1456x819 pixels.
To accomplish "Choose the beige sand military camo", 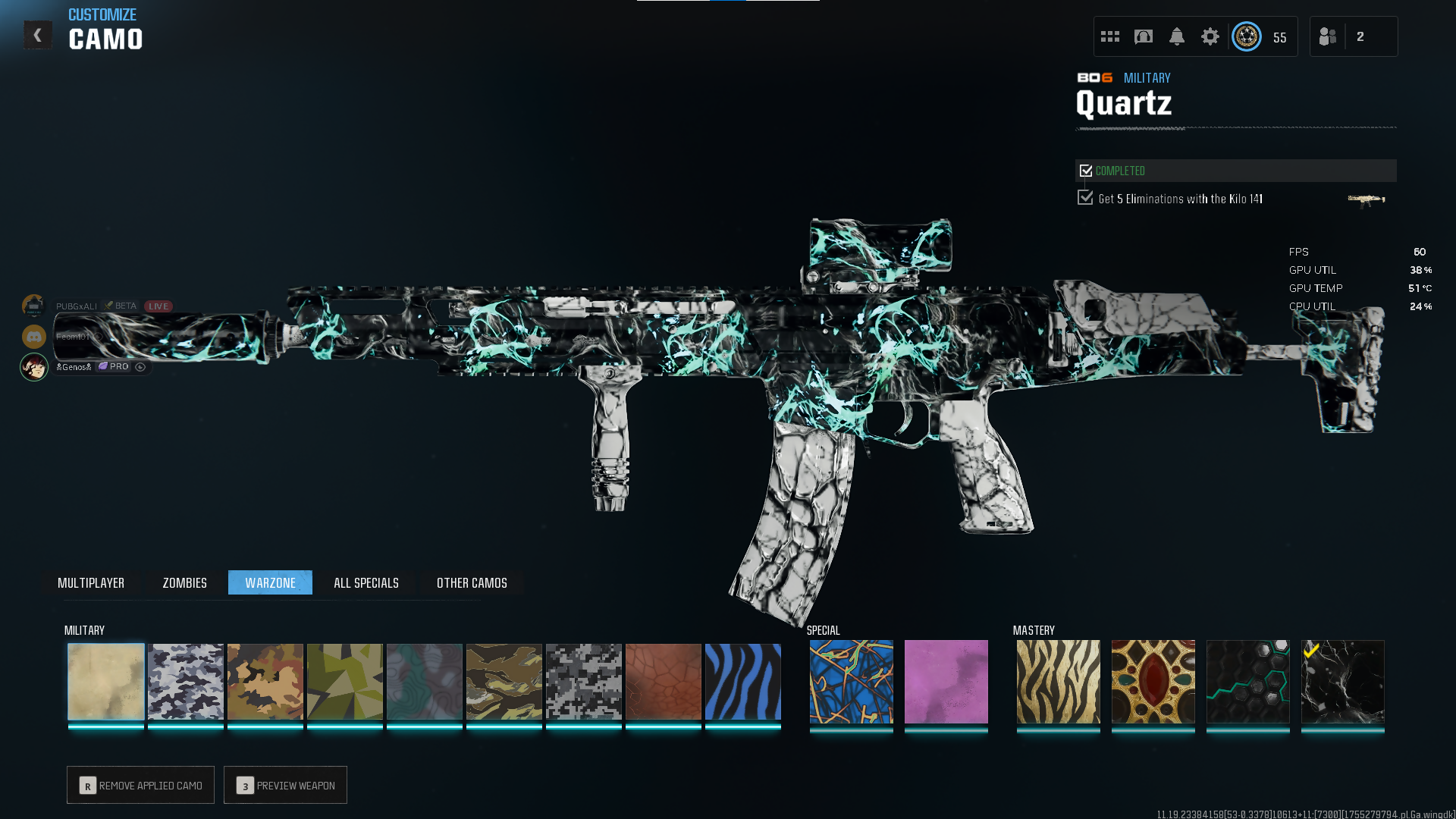I will click(106, 682).
